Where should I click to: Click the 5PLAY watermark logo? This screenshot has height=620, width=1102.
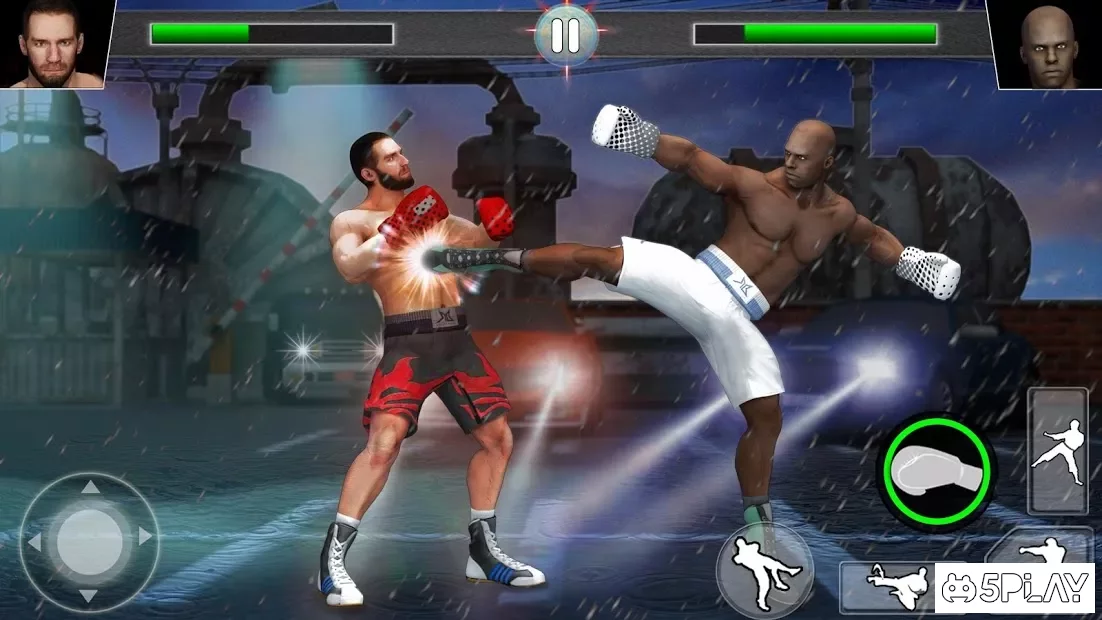(x=1013, y=589)
